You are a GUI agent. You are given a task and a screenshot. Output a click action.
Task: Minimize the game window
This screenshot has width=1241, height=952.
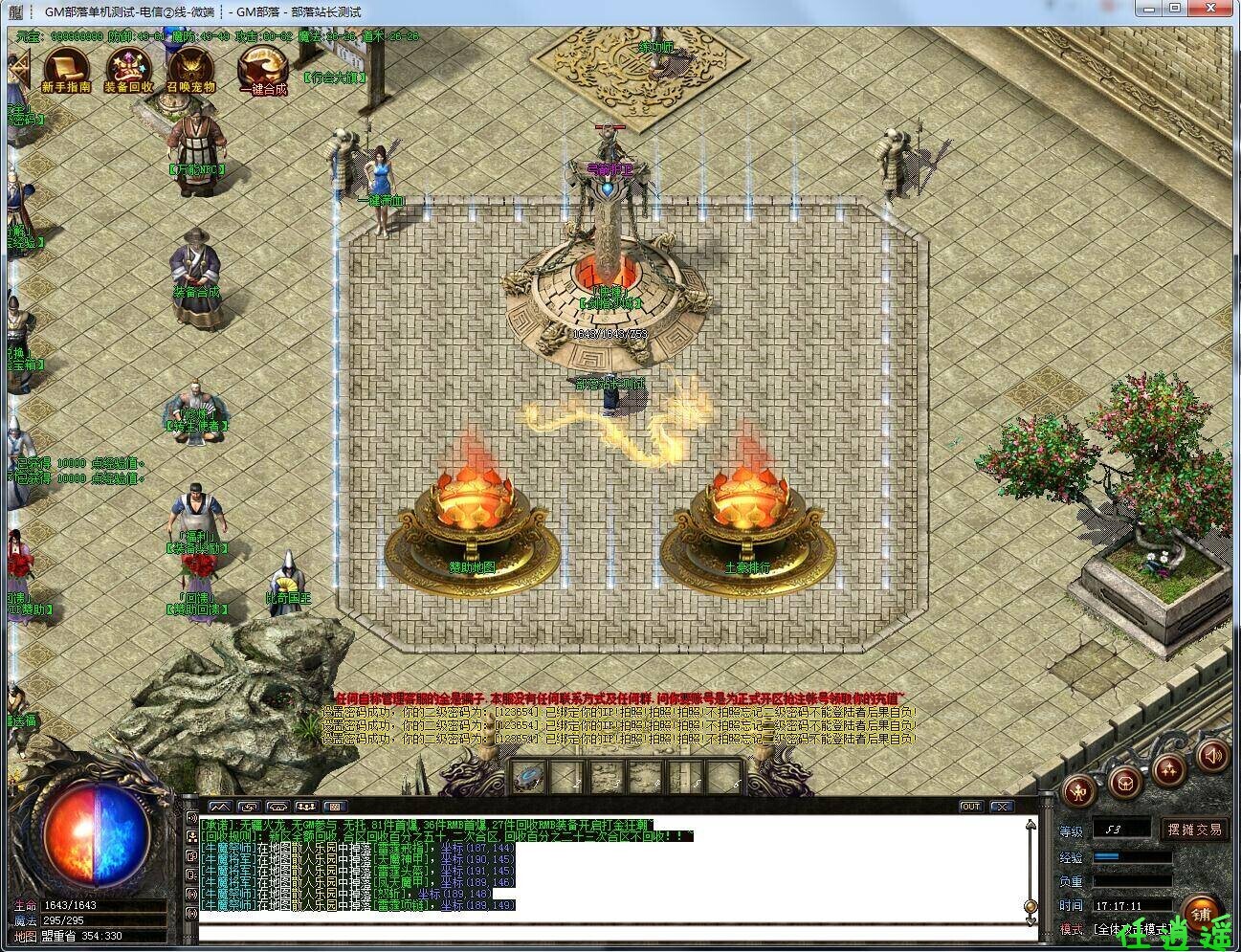[x=1149, y=10]
